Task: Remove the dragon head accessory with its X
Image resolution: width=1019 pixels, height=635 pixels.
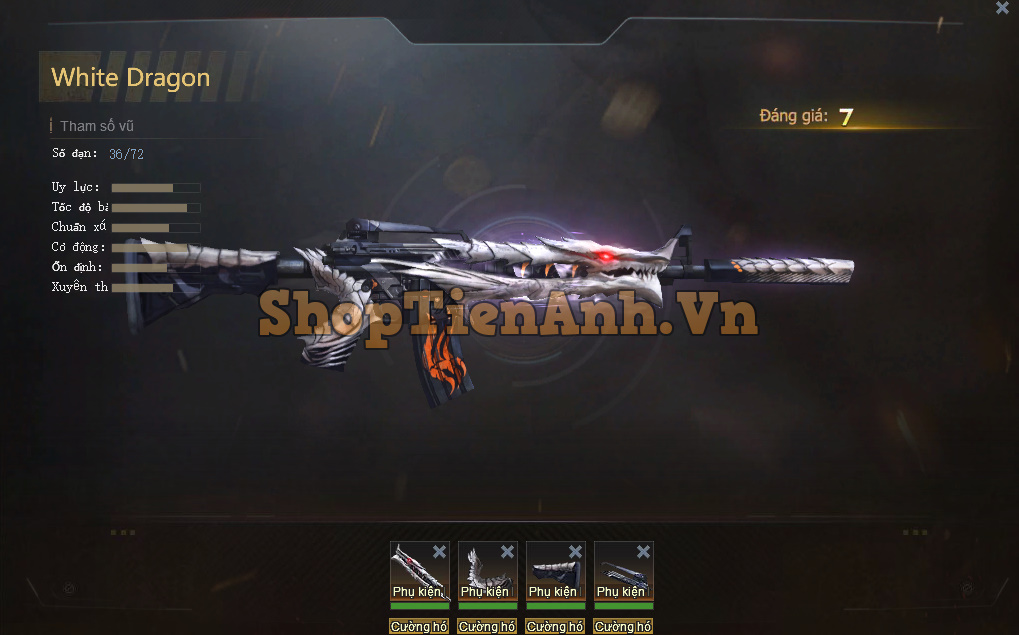Action: point(439,552)
